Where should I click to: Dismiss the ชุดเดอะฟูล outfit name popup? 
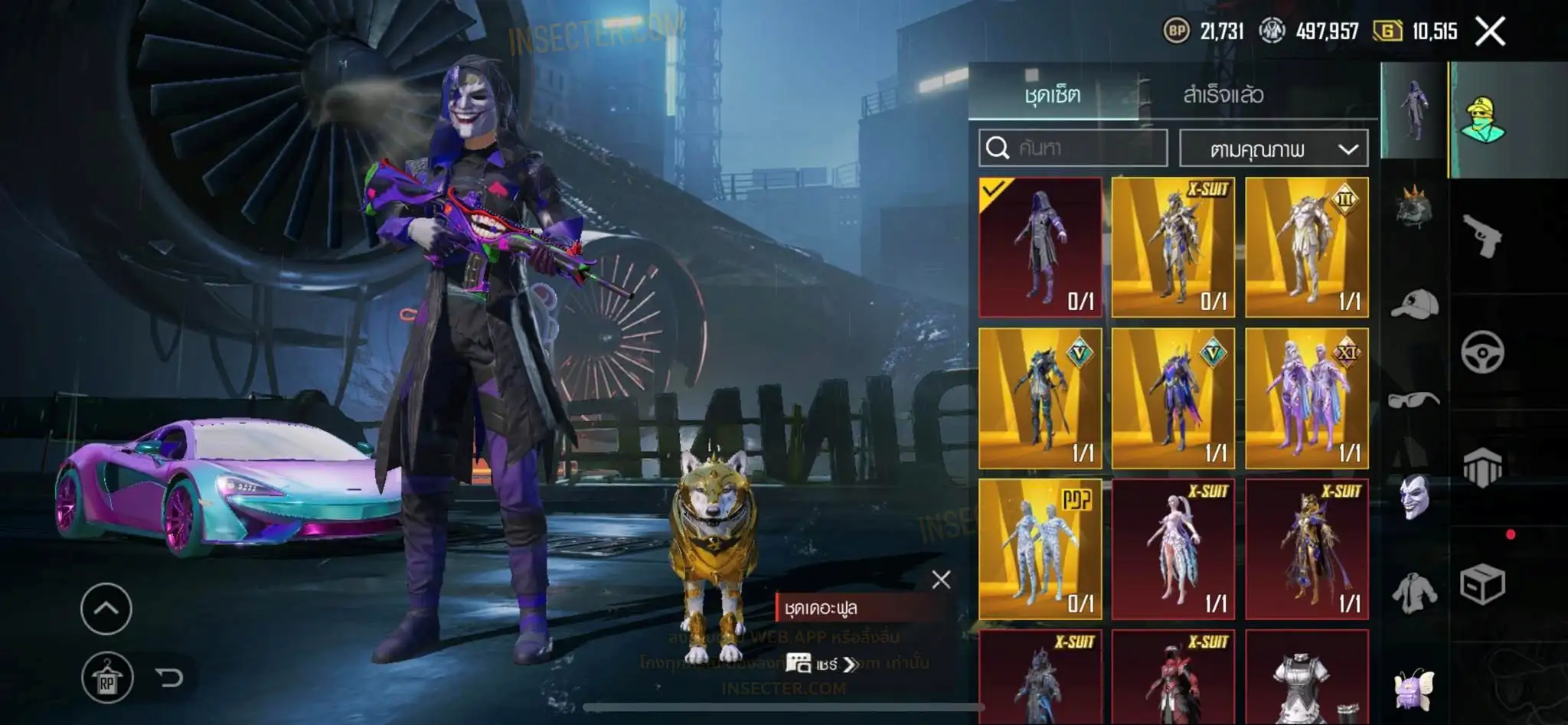tap(941, 580)
